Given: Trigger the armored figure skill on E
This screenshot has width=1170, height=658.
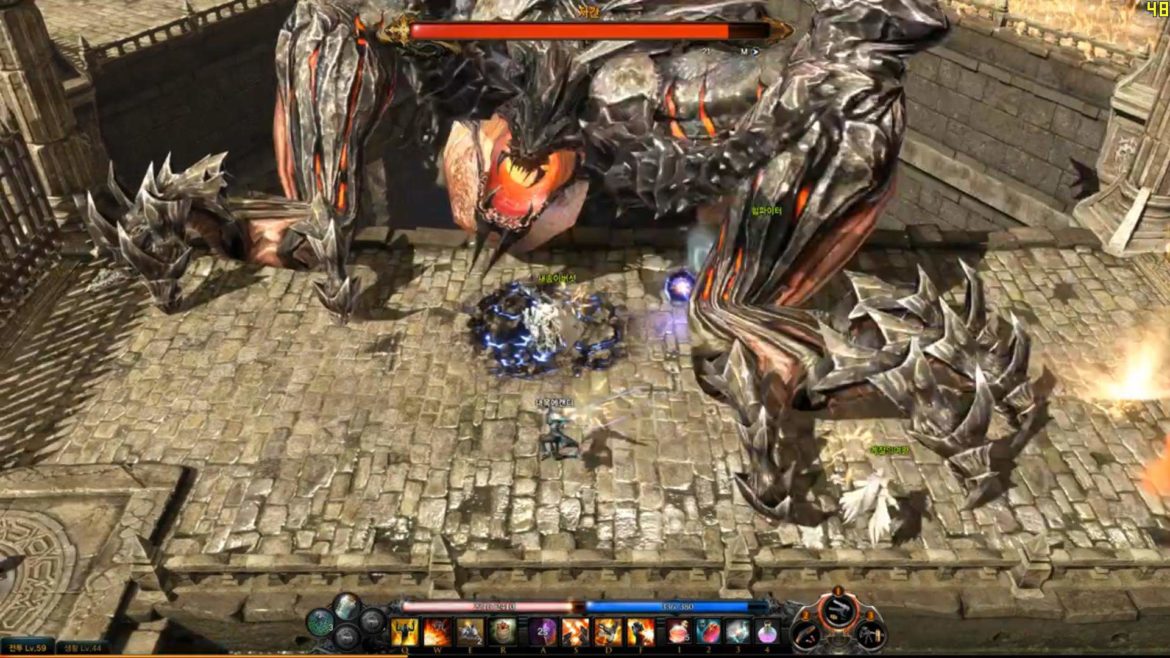Looking at the screenshot, I should pos(470,632).
